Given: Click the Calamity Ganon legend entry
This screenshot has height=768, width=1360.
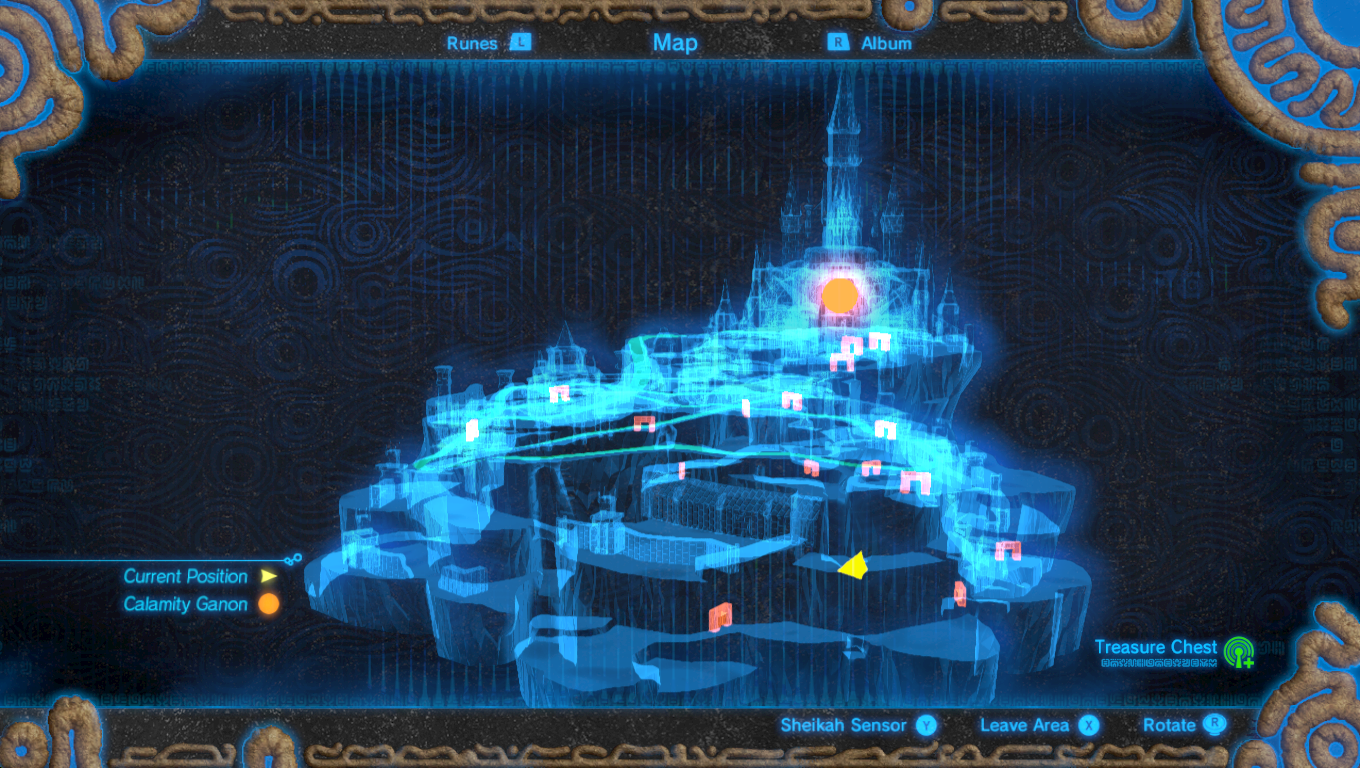Looking at the screenshot, I should tap(186, 604).
